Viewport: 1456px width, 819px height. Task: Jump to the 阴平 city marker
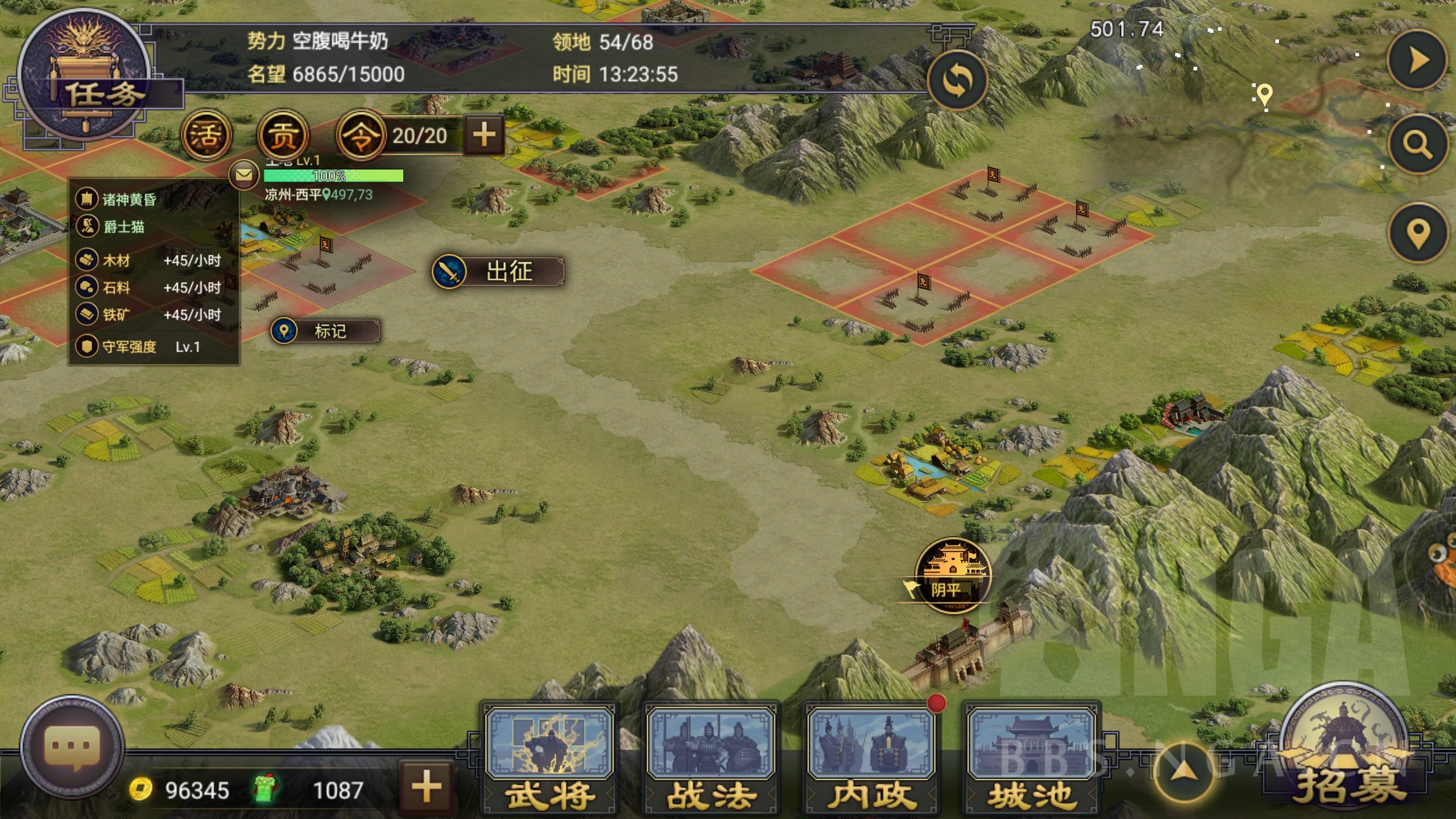coord(953,576)
